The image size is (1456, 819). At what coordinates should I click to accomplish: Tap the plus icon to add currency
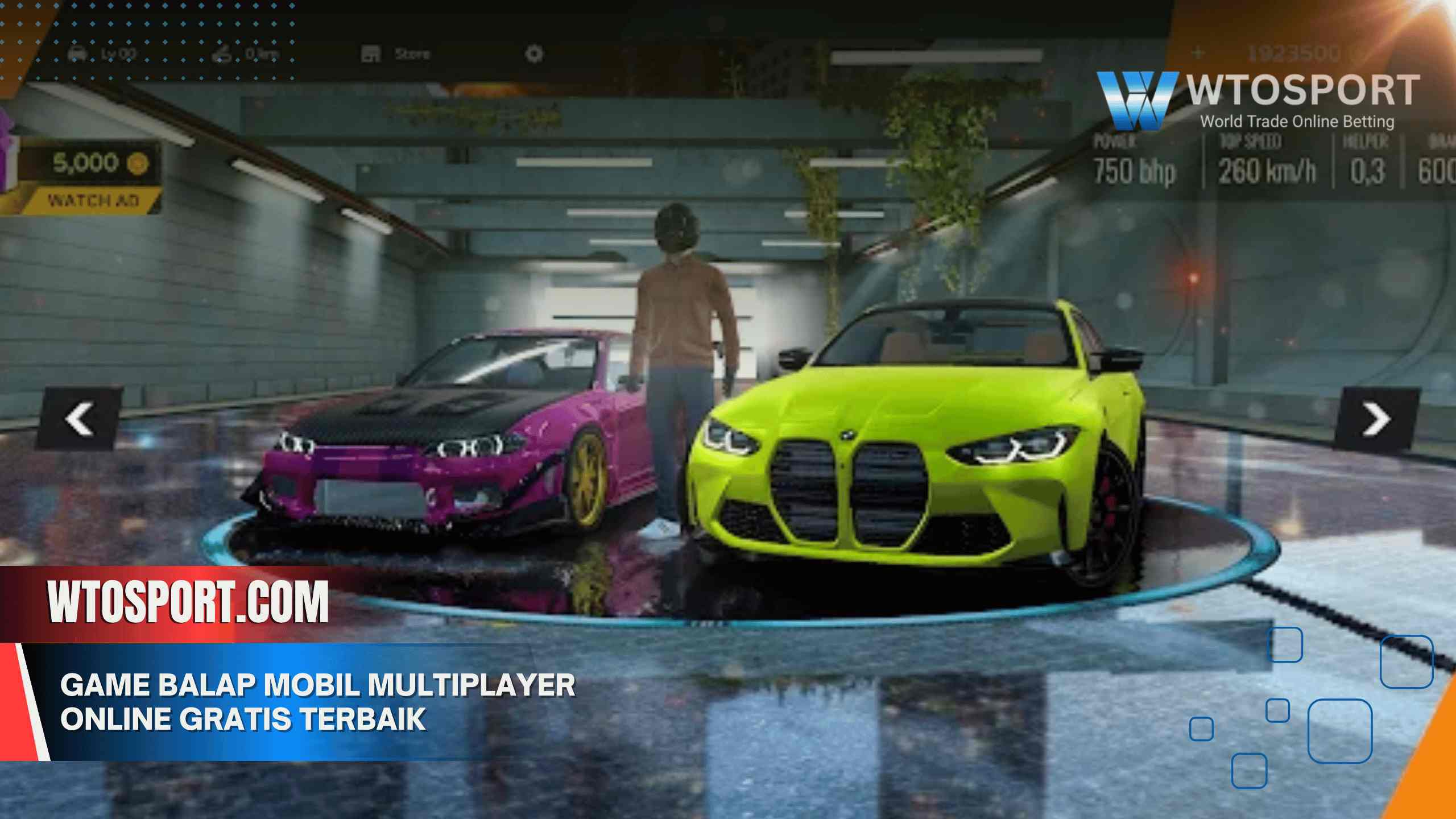tap(1197, 51)
